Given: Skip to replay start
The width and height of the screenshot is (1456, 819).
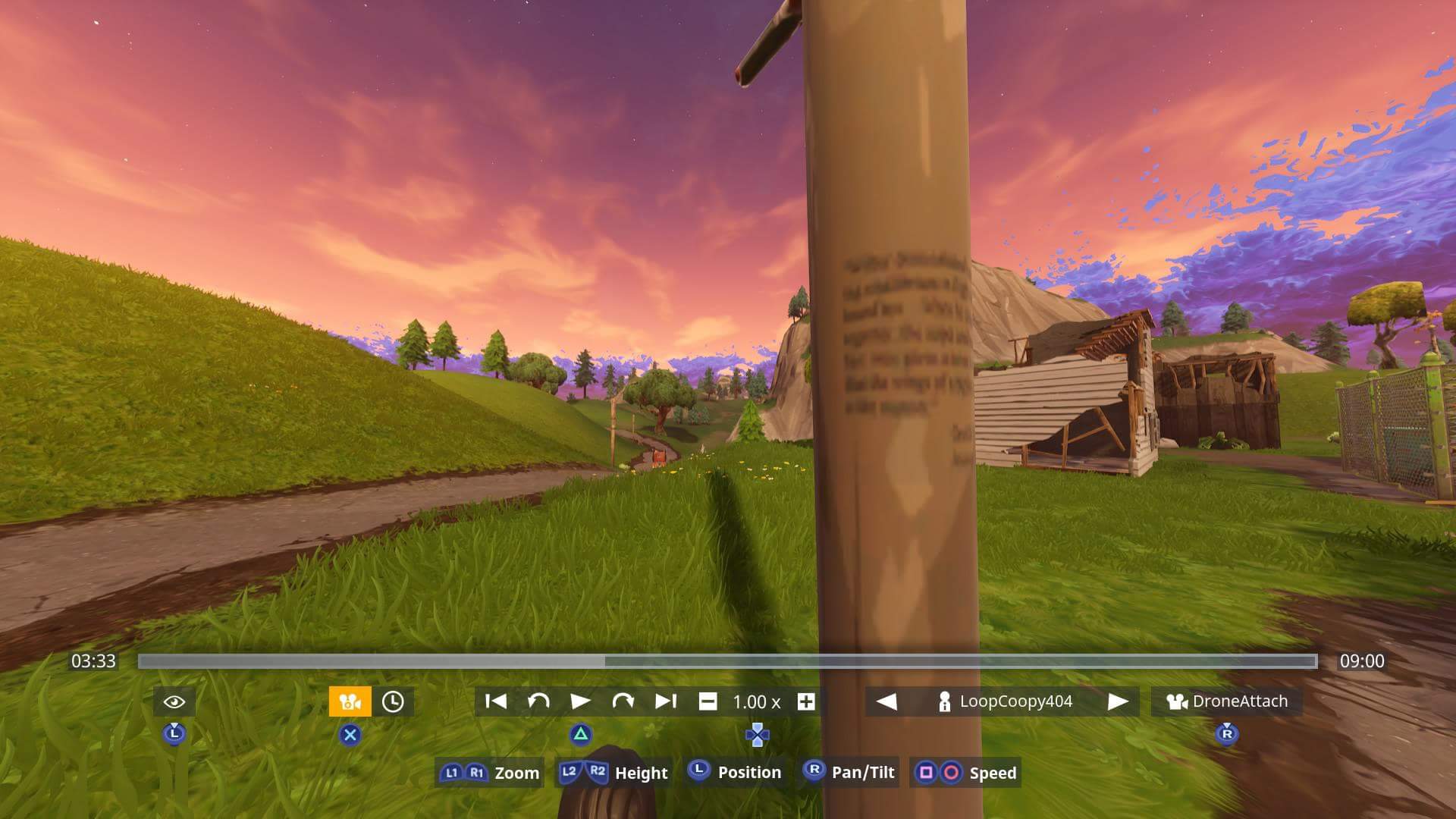Looking at the screenshot, I should 497,701.
